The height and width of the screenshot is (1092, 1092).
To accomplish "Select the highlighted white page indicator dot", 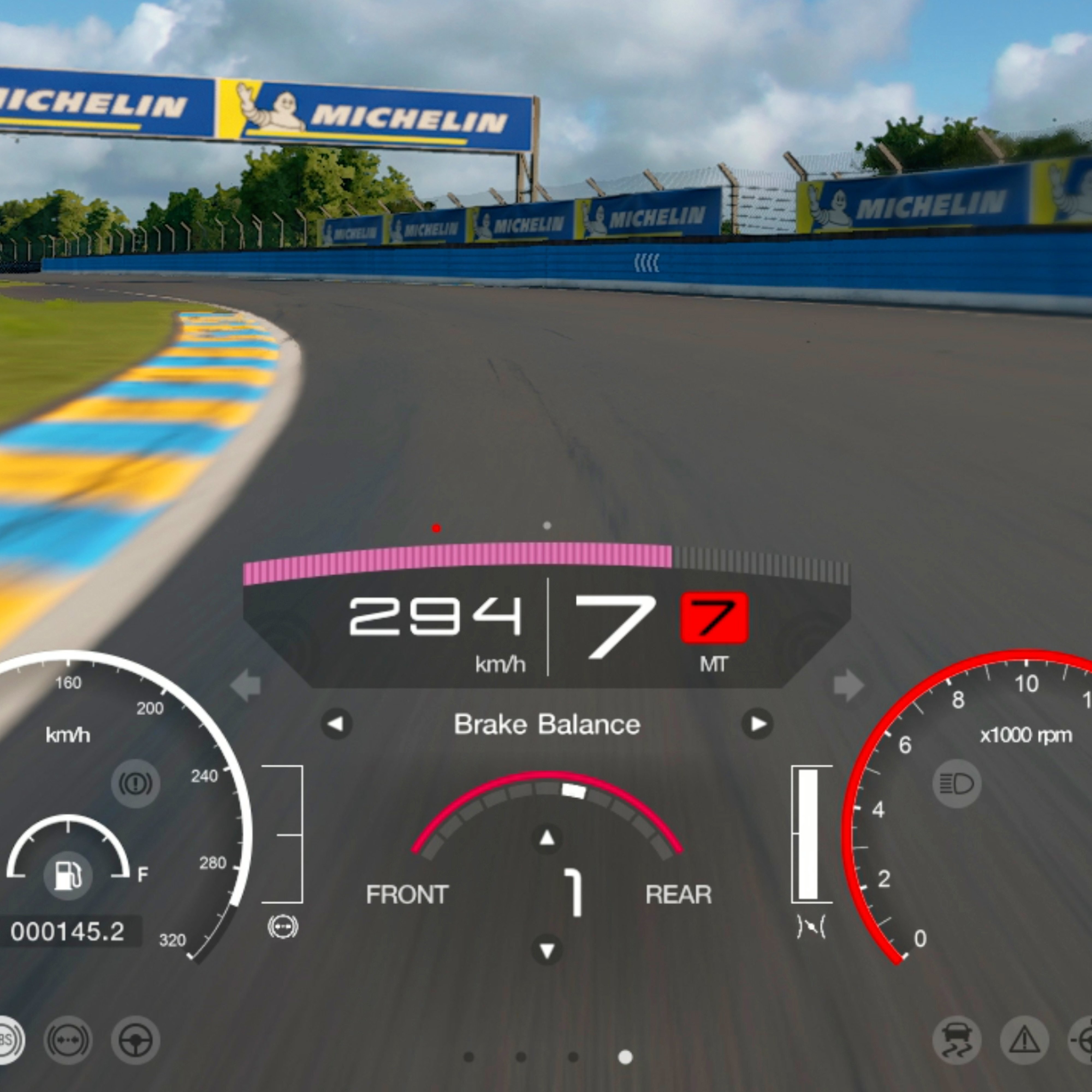I will coord(625,1057).
